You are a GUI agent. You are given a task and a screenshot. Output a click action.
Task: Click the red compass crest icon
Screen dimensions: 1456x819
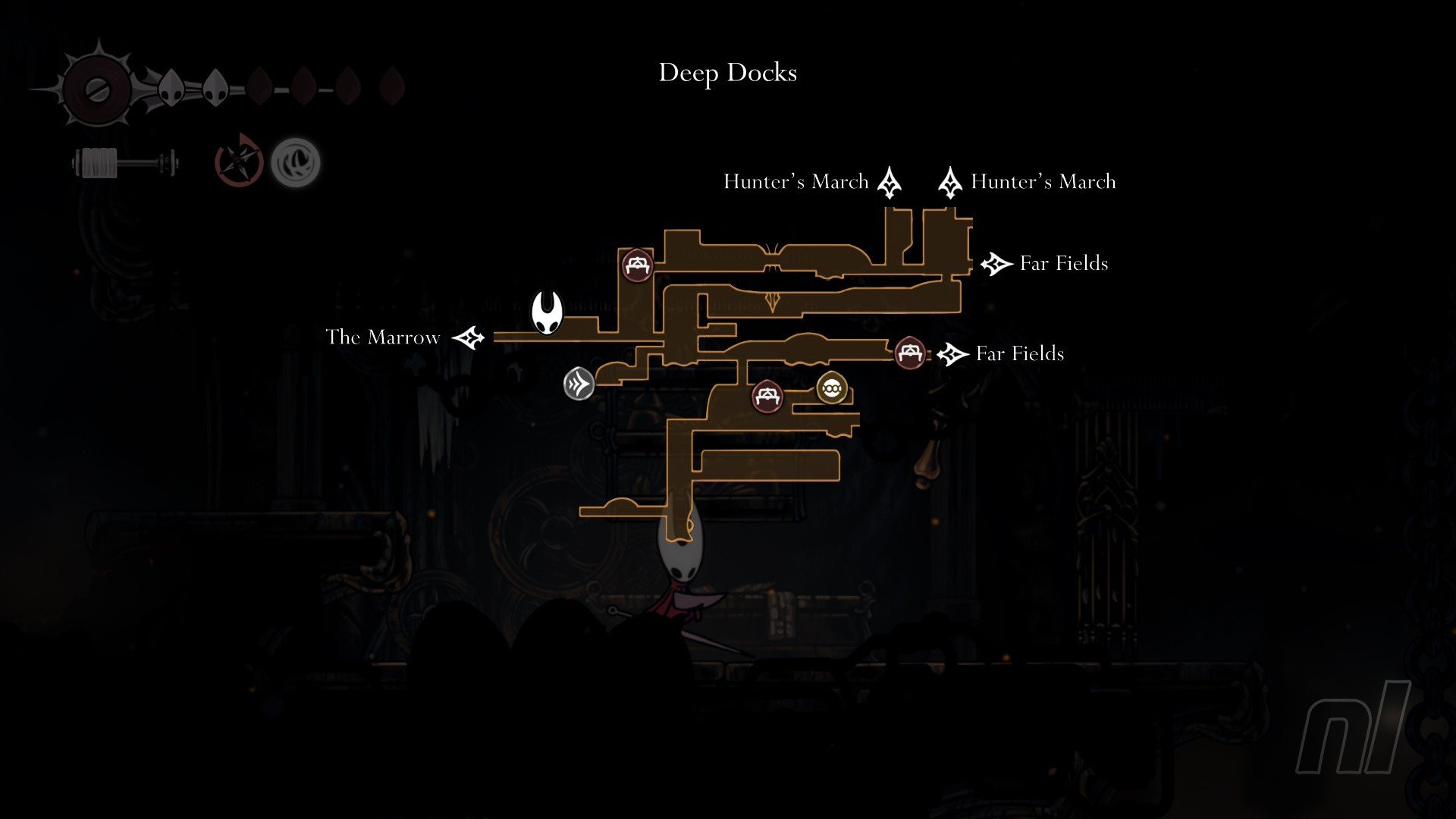pos(239,161)
